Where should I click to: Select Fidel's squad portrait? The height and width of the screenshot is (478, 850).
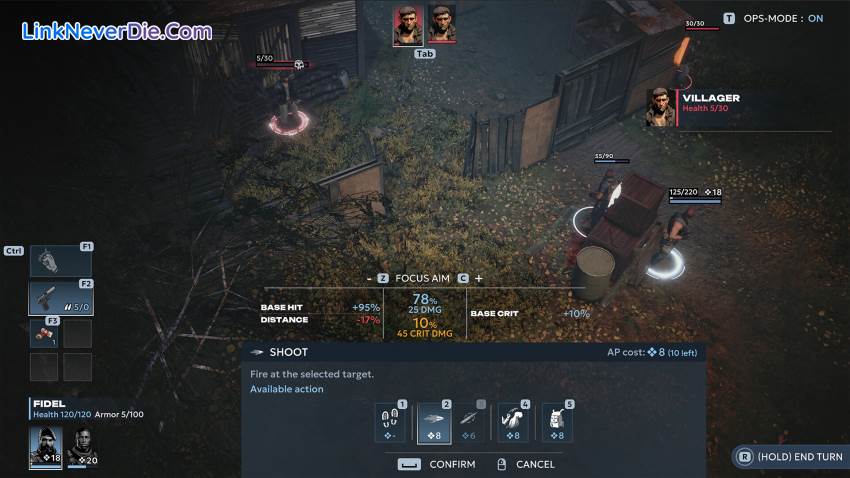pyautogui.click(x=46, y=447)
